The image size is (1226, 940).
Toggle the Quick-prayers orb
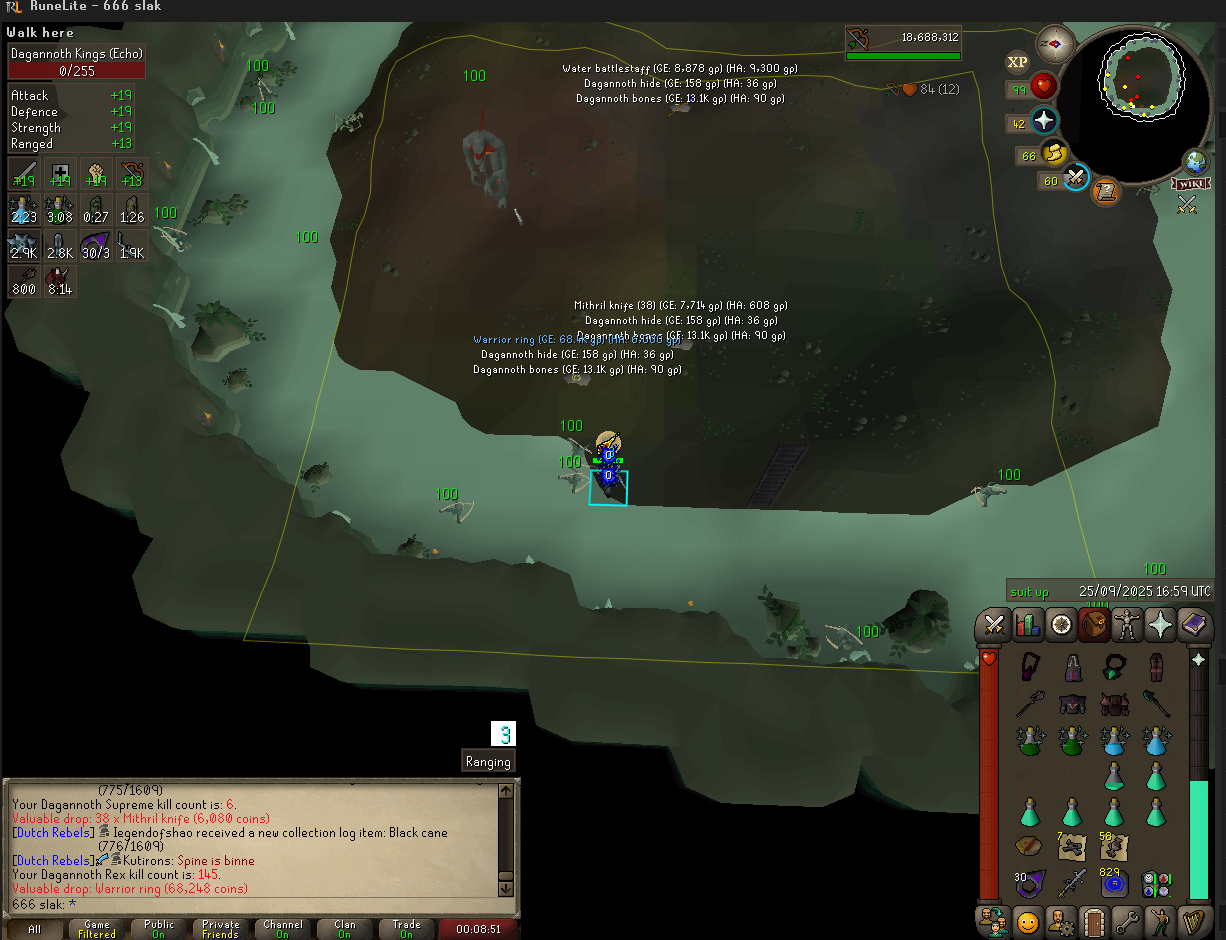[x=1044, y=121]
